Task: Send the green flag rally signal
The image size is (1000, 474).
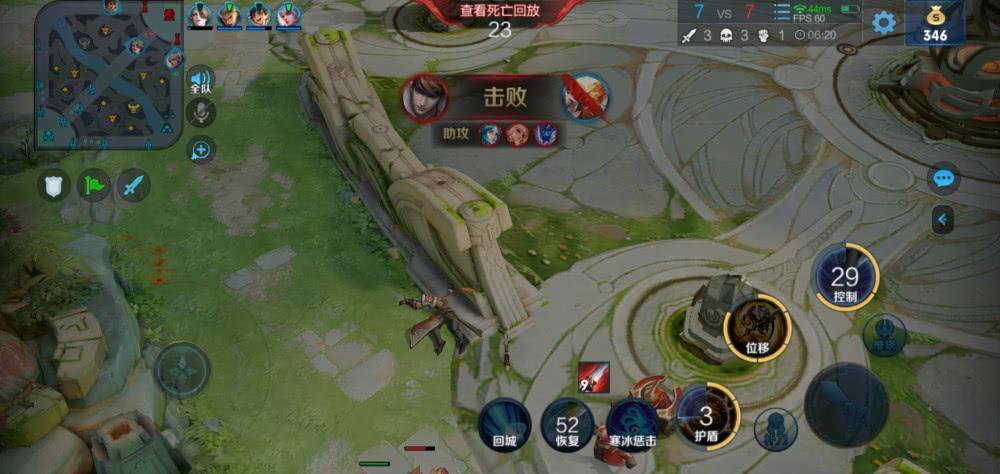Action: coord(94,184)
